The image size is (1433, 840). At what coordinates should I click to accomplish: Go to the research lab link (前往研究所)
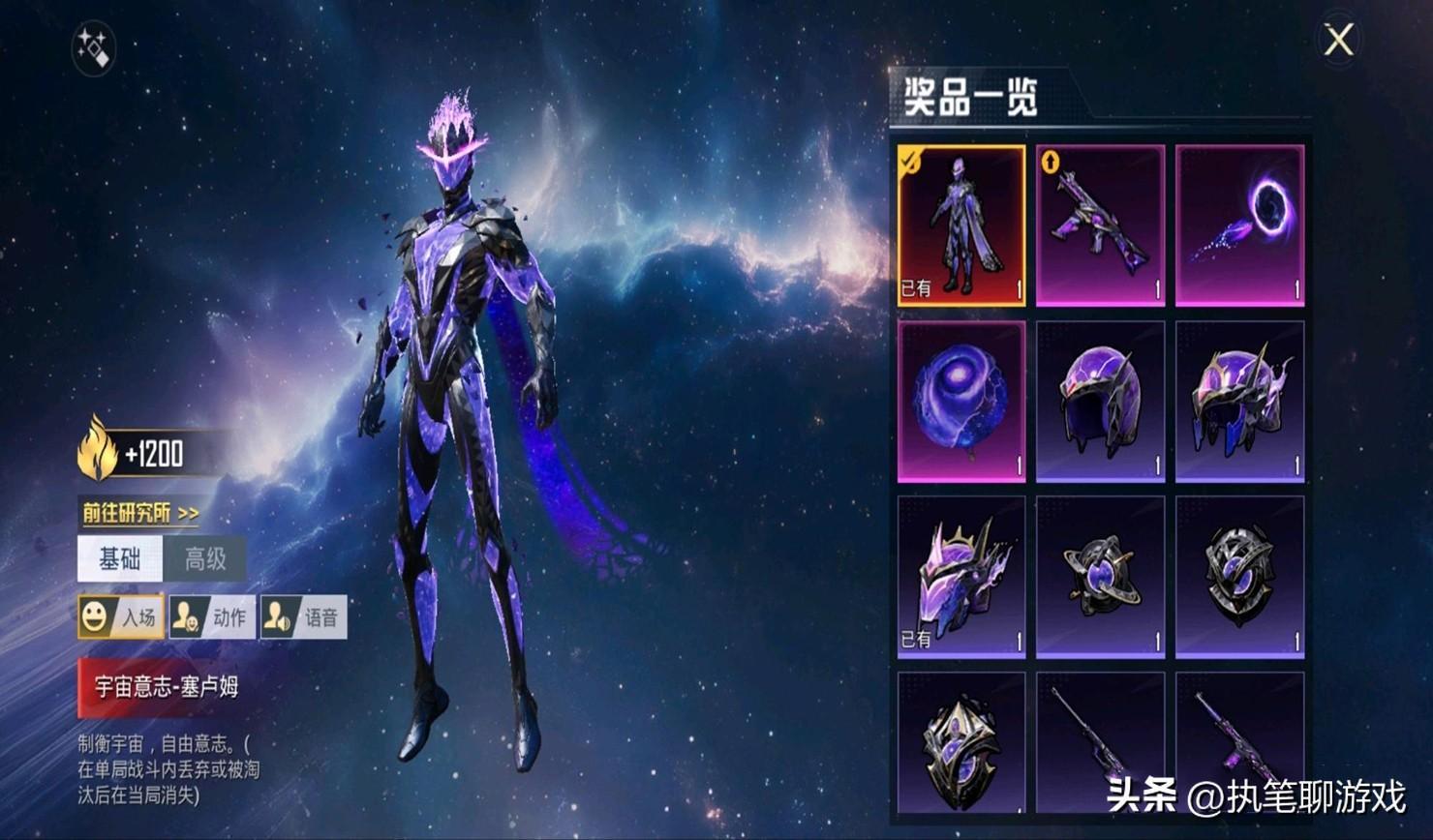click(x=139, y=512)
